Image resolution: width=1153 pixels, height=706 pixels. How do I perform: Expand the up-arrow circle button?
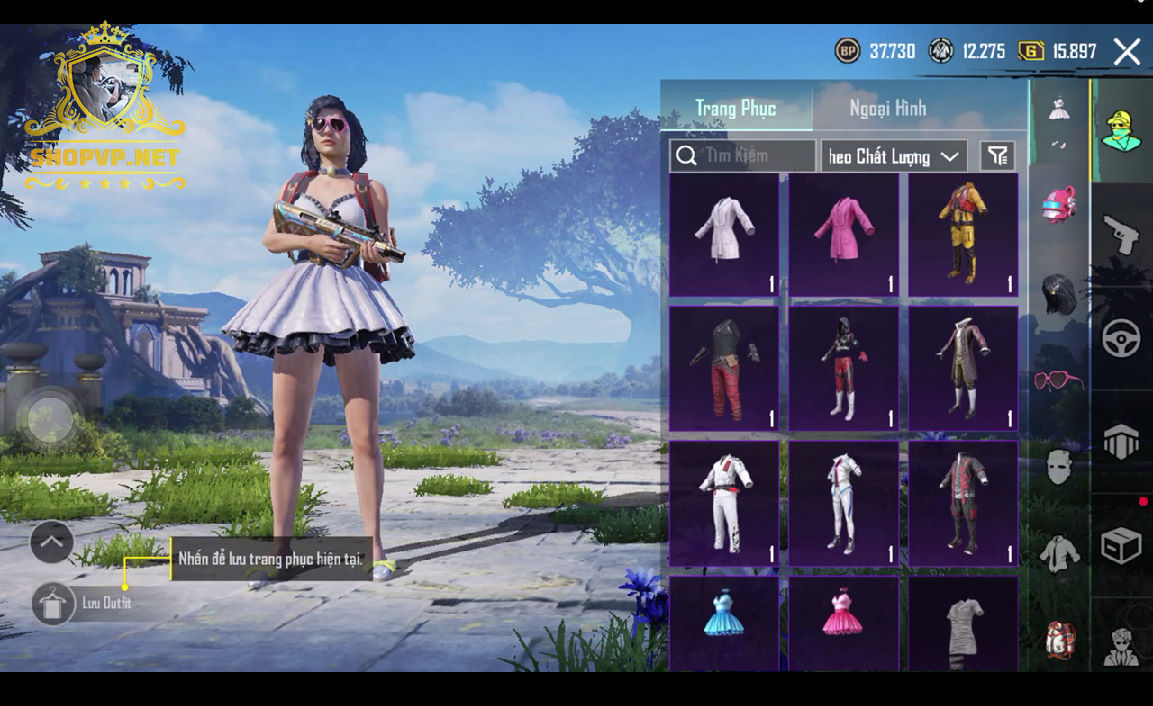point(52,542)
